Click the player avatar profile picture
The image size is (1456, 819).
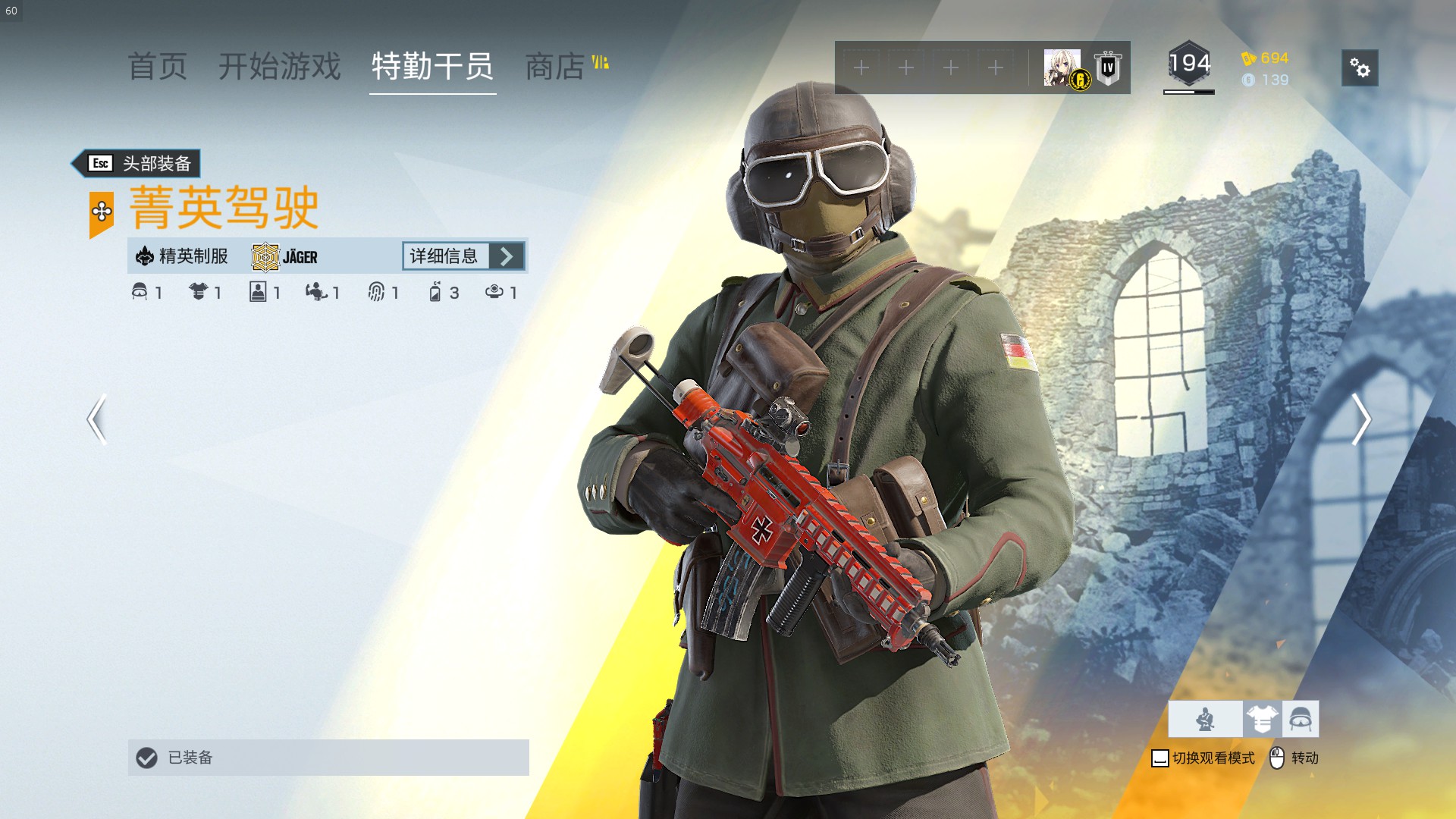click(1062, 67)
